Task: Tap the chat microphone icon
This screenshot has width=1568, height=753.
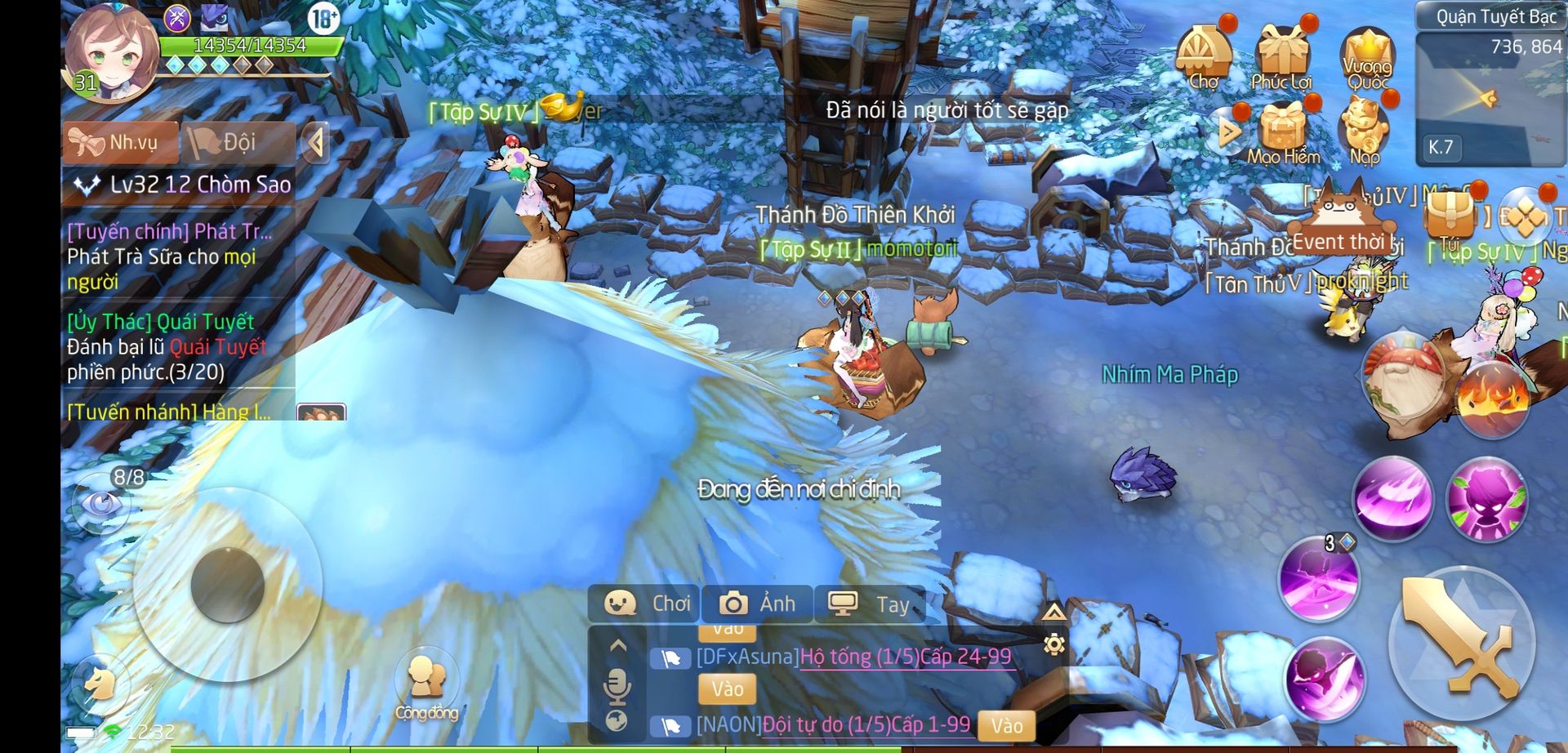Action: (617, 687)
